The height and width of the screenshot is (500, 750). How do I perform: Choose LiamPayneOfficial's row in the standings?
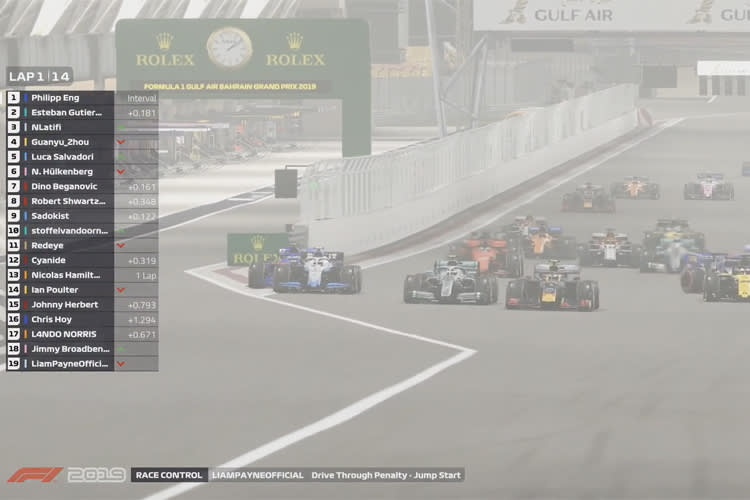(x=80, y=364)
